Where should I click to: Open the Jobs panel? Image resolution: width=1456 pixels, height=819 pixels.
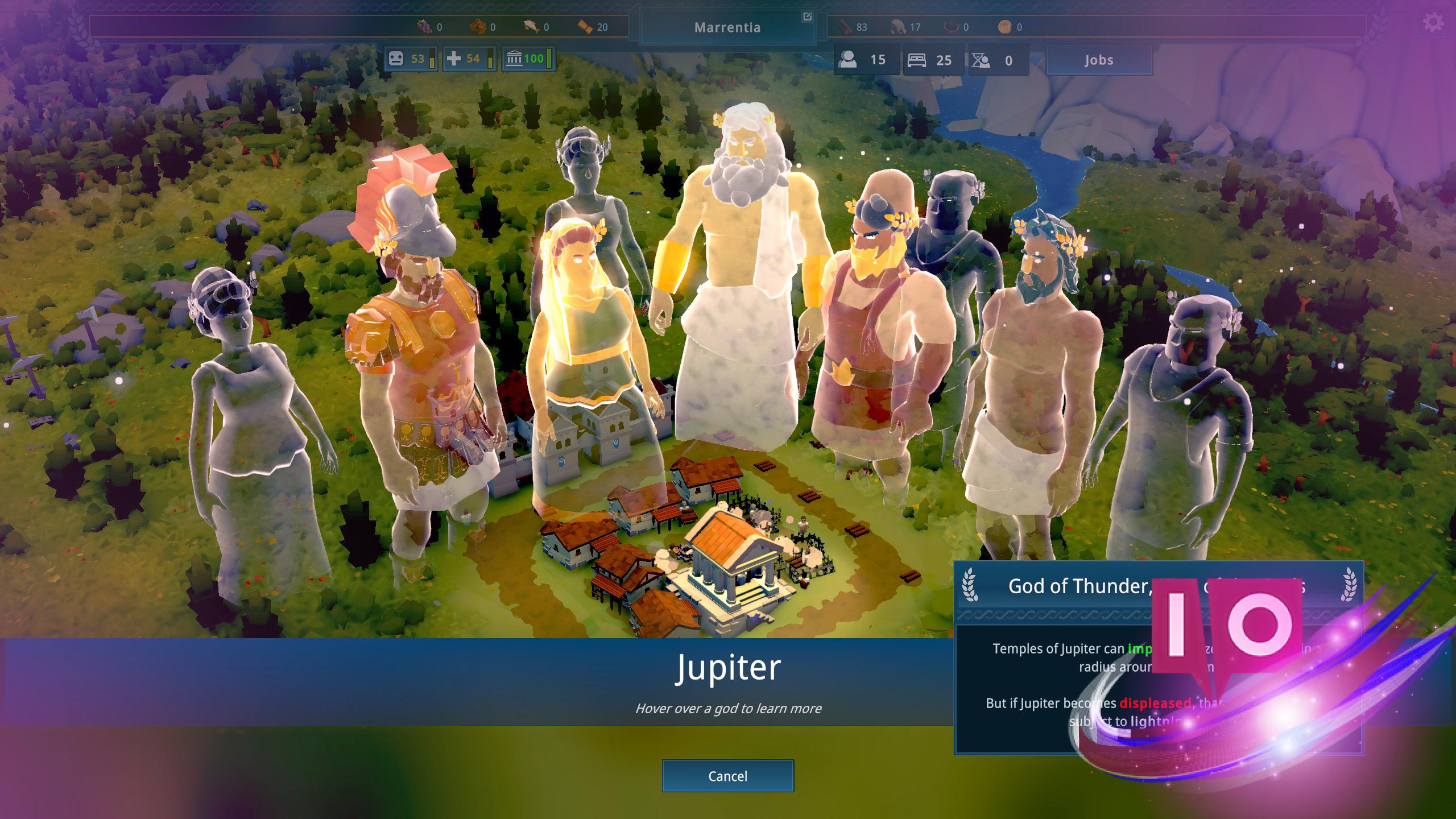tap(1098, 60)
